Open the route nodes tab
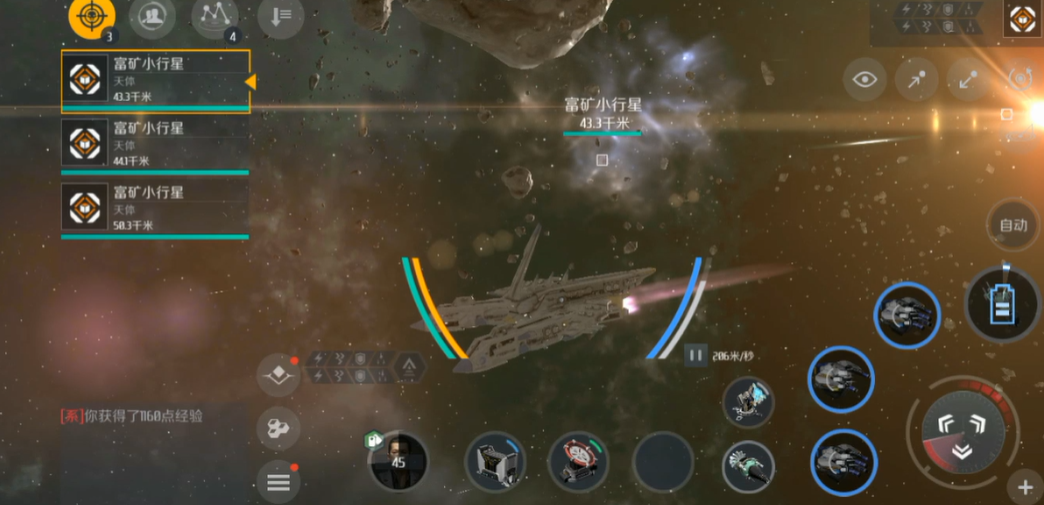 [x=214, y=17]
